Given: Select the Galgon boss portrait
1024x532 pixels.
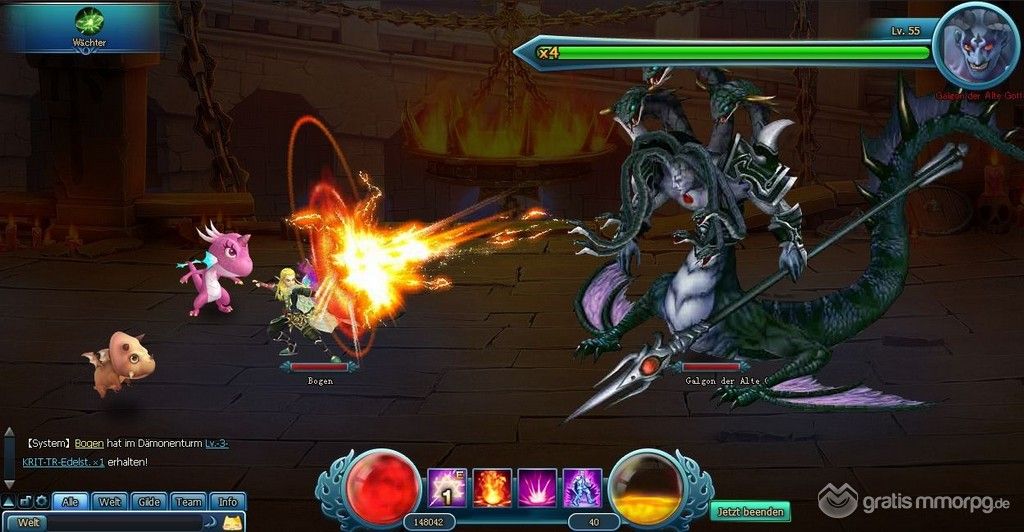Looking at the screenshot, I should tap(974, 42).
